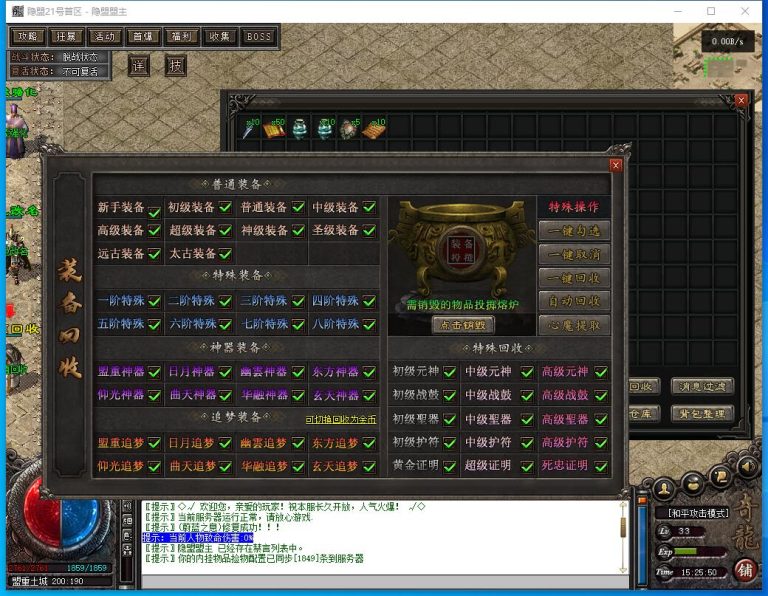Click the 可切换回收为金币 link

pos(341,419)
